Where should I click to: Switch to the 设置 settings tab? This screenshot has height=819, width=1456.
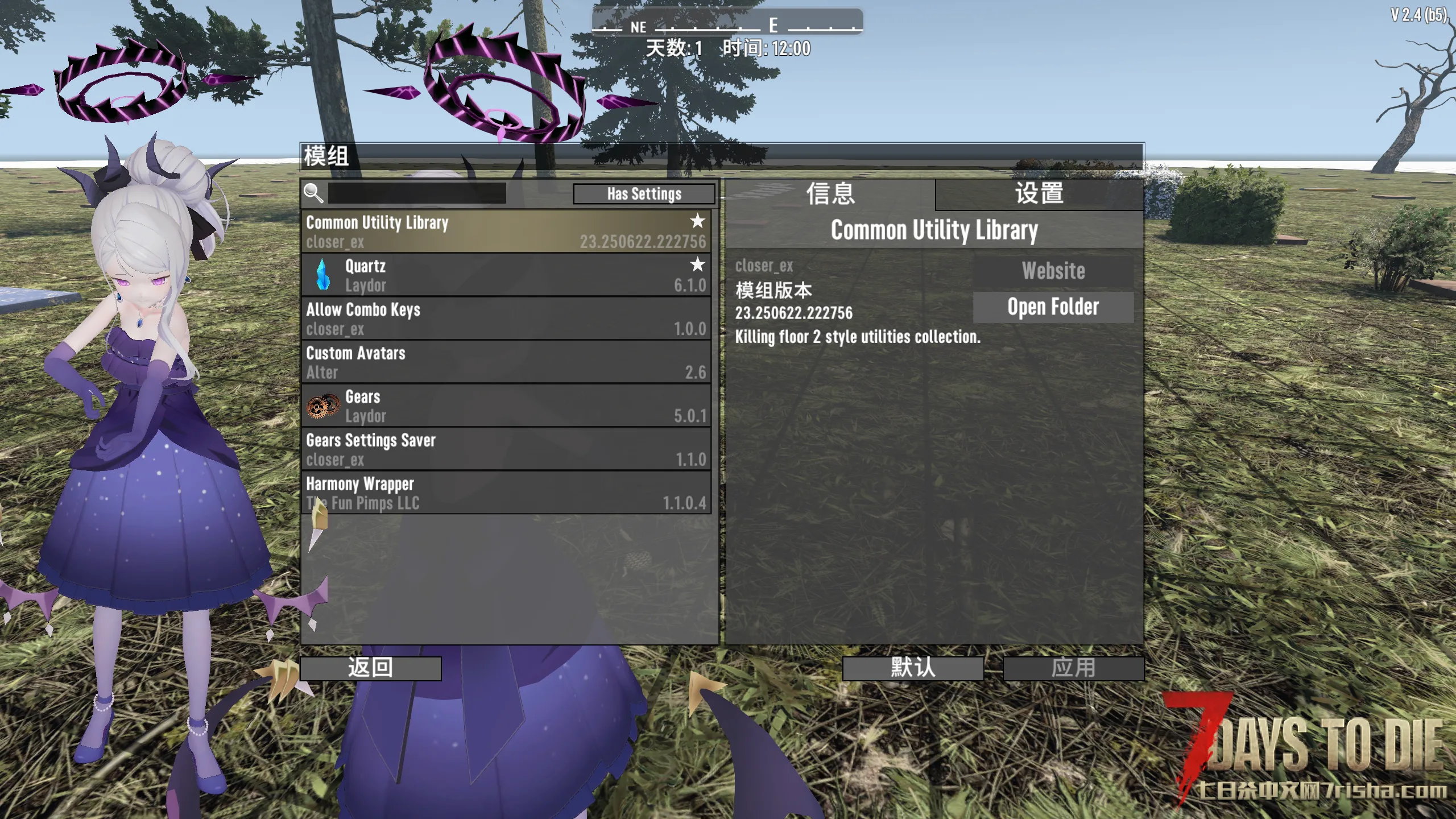(x=1039, y=194)
